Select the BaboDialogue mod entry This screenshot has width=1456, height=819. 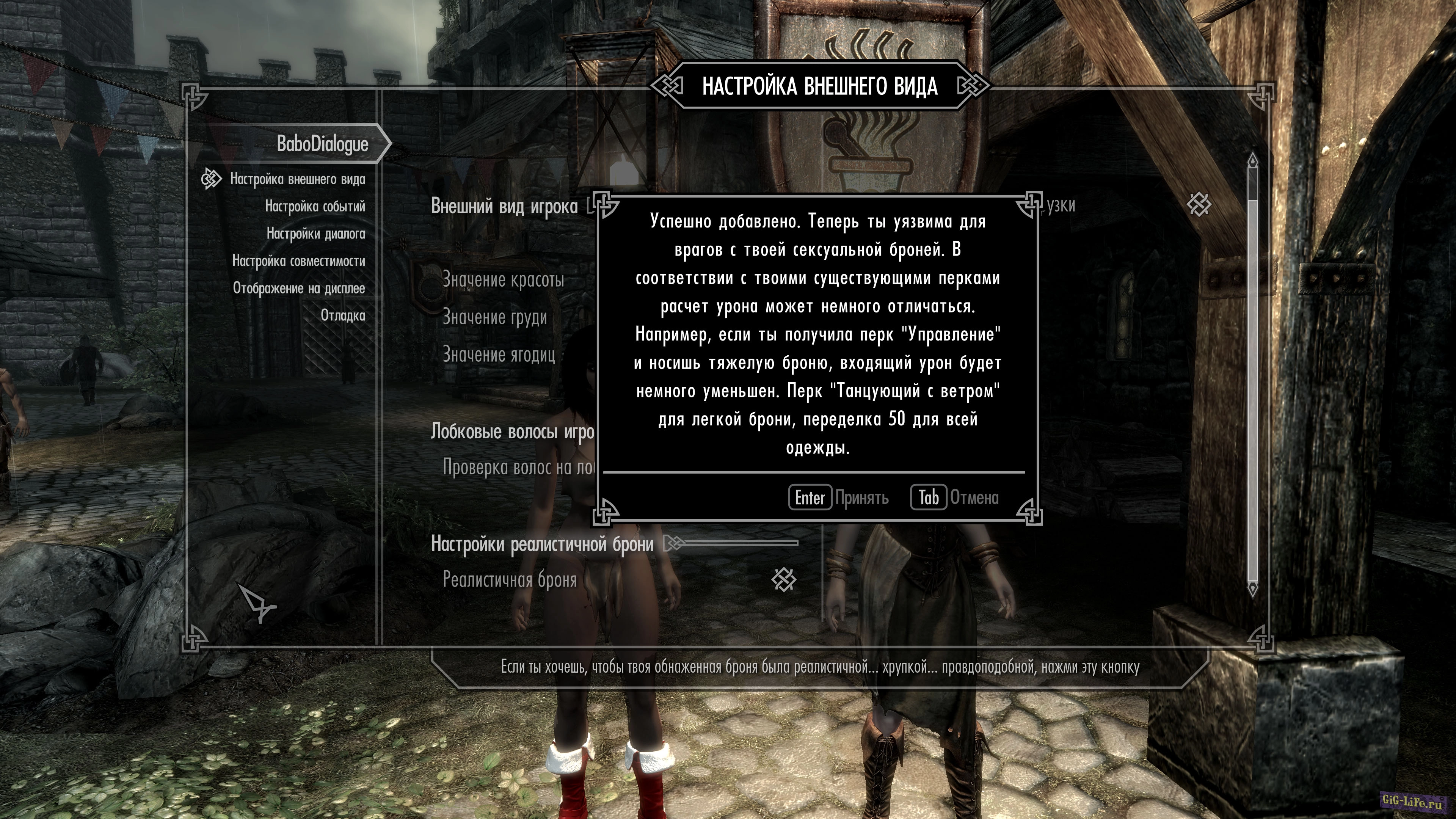(x=322, y=144)
